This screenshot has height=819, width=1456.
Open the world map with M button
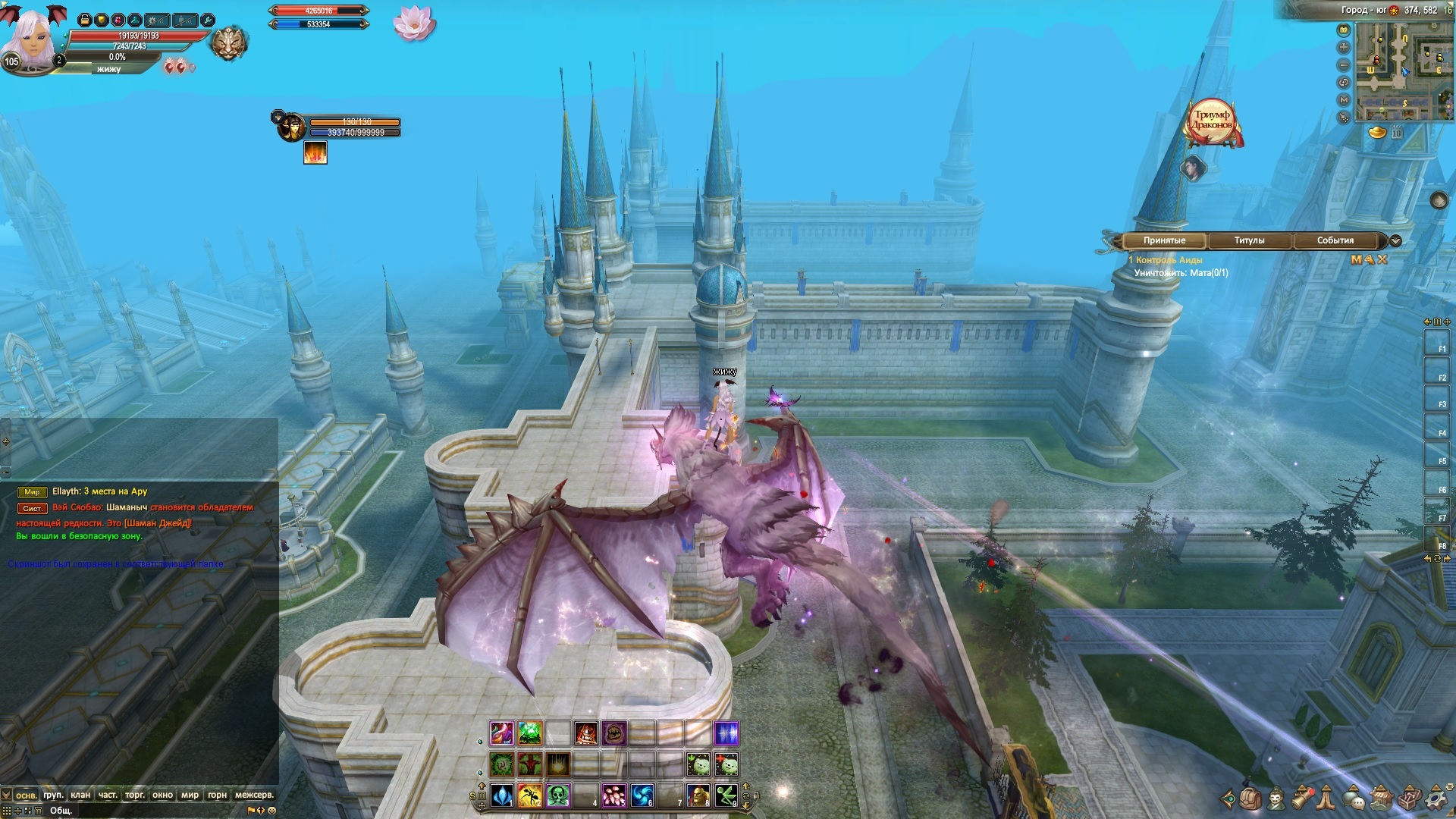(x=1344, y=99)
